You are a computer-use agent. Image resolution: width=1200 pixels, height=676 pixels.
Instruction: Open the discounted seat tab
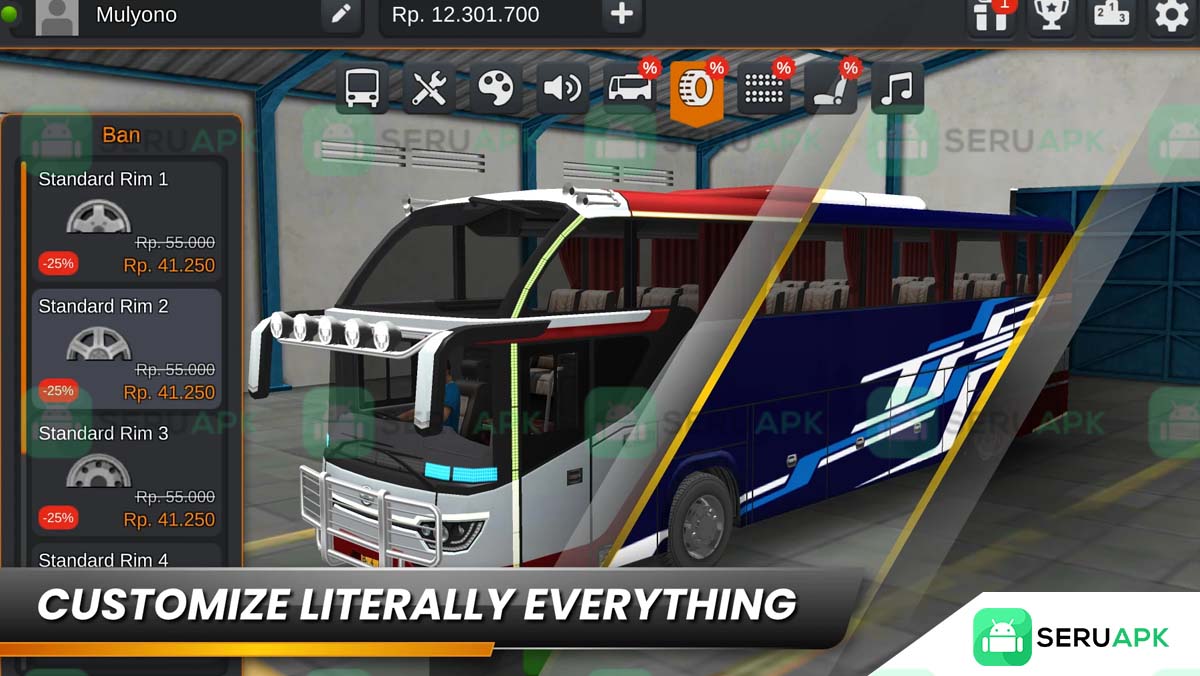click(x=830, y=89)
